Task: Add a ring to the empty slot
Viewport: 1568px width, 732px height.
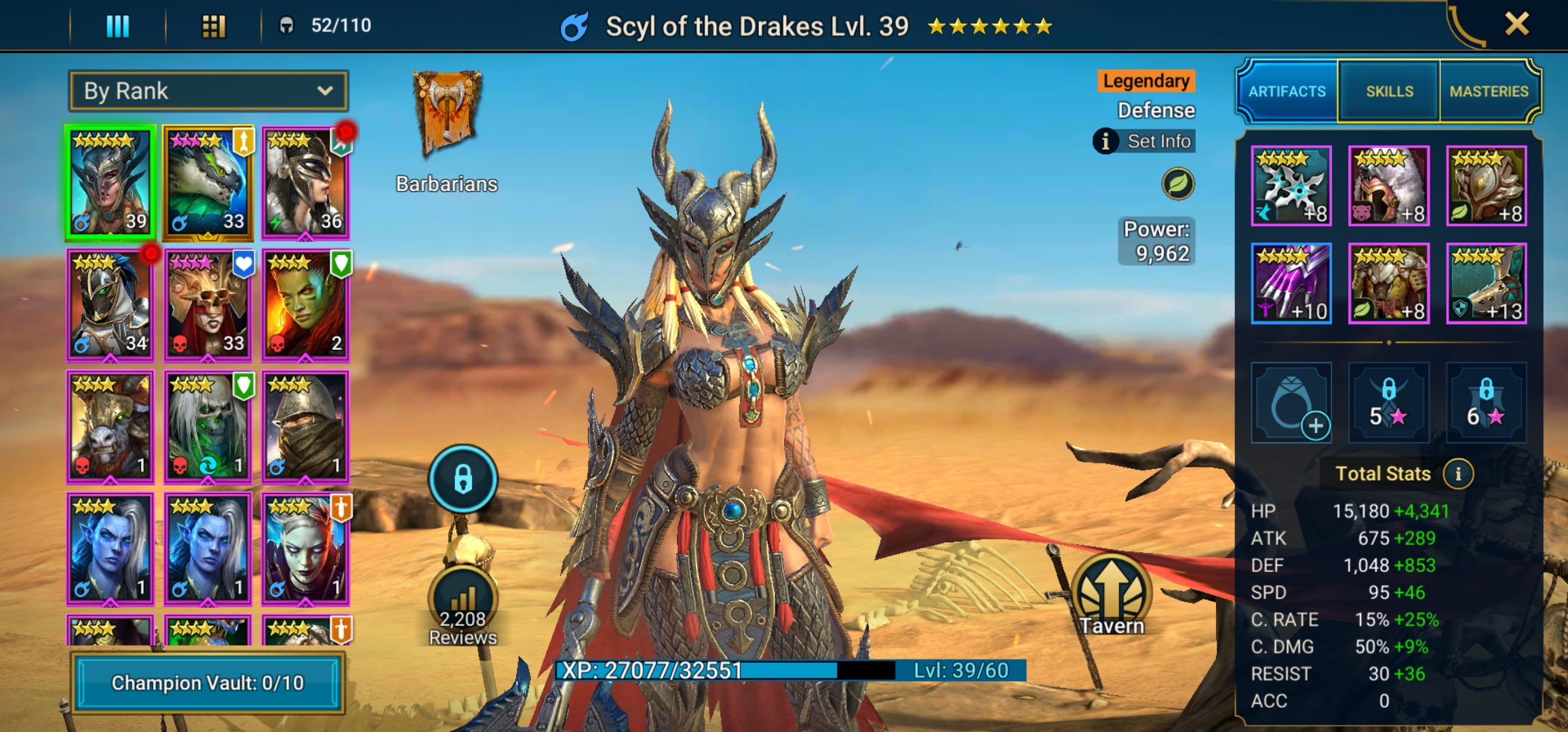Action: (x=1291, y=403)
